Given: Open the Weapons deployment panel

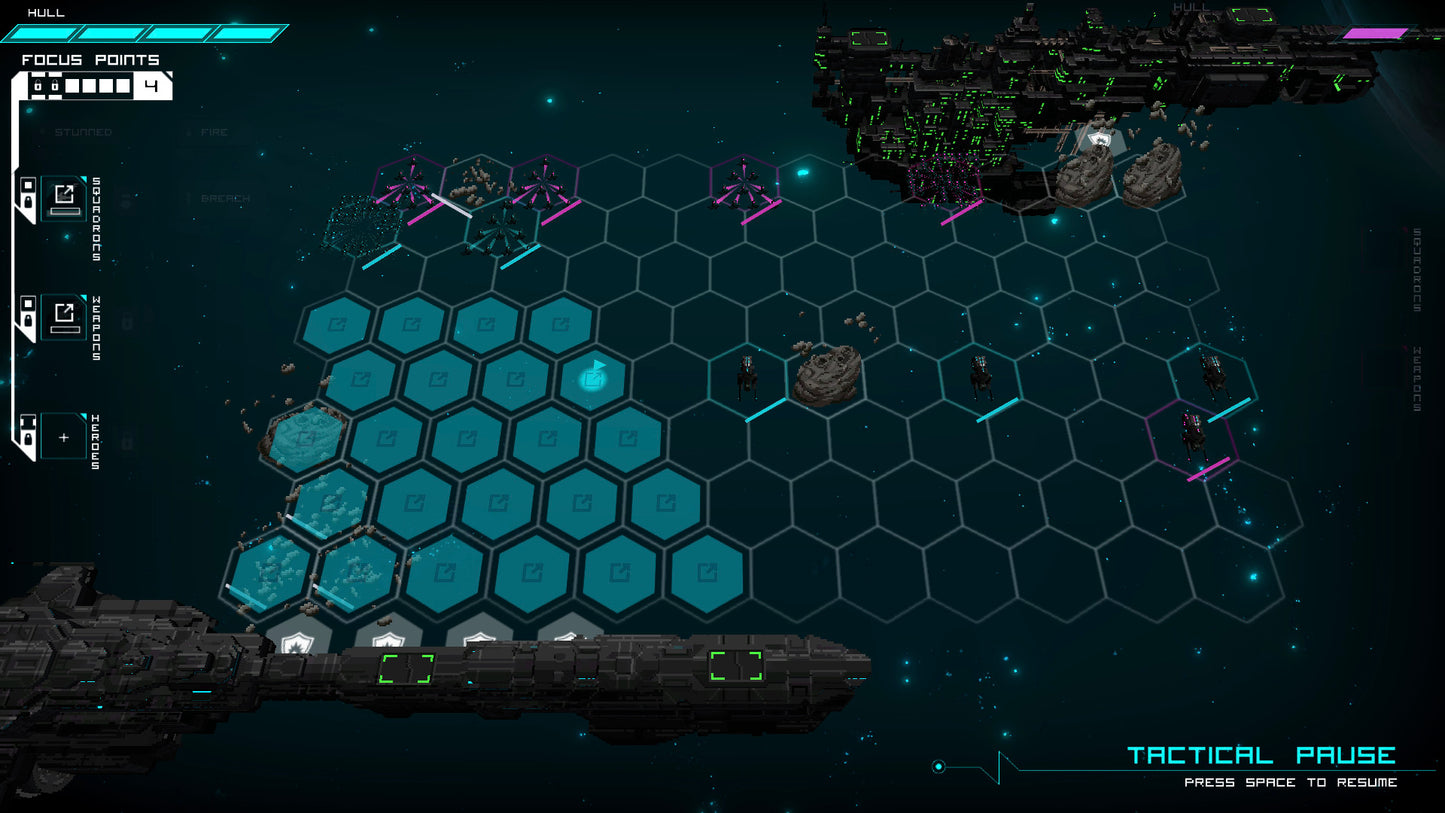Looking at the screenshot, I should click(x=63, y=316).
